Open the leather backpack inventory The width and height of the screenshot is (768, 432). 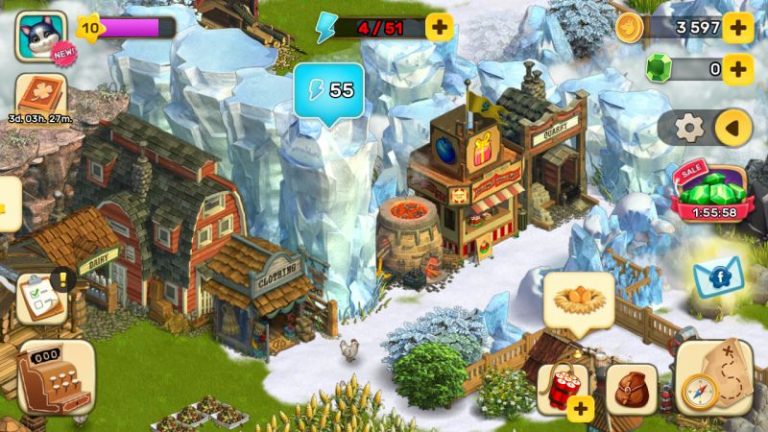633,390
